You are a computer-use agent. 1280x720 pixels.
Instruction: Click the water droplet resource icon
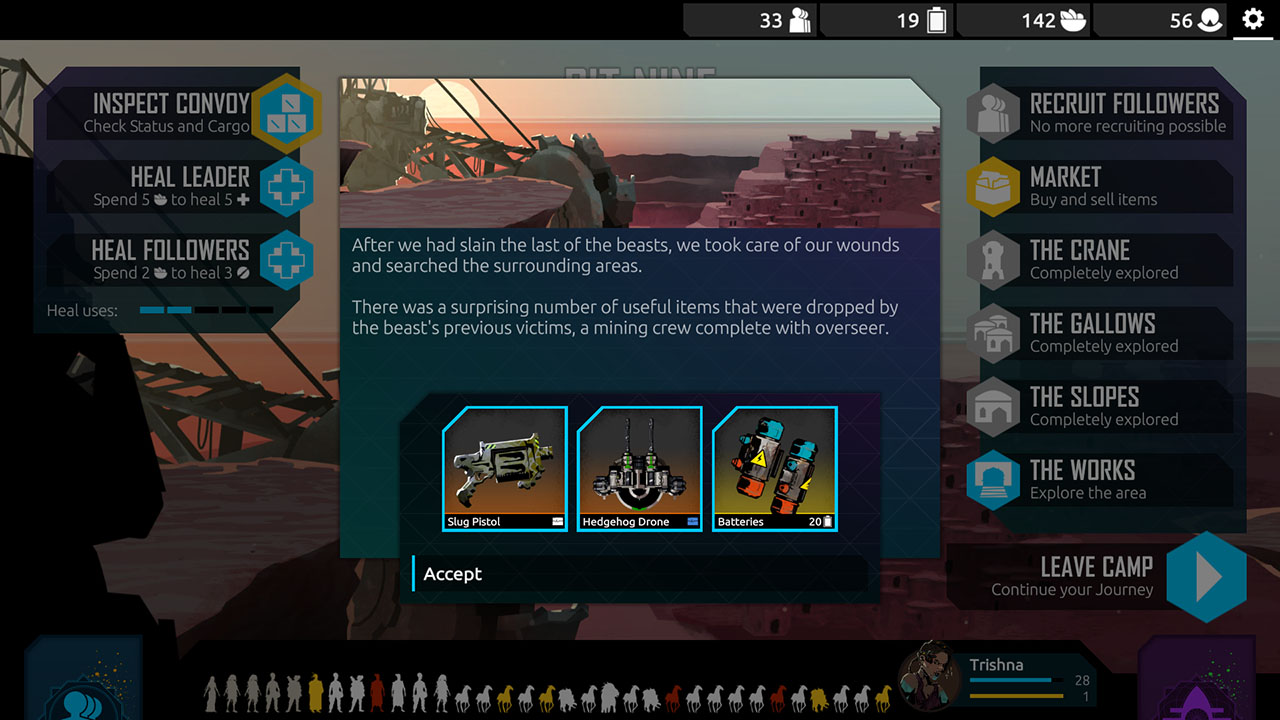[x=1211, y=19]
